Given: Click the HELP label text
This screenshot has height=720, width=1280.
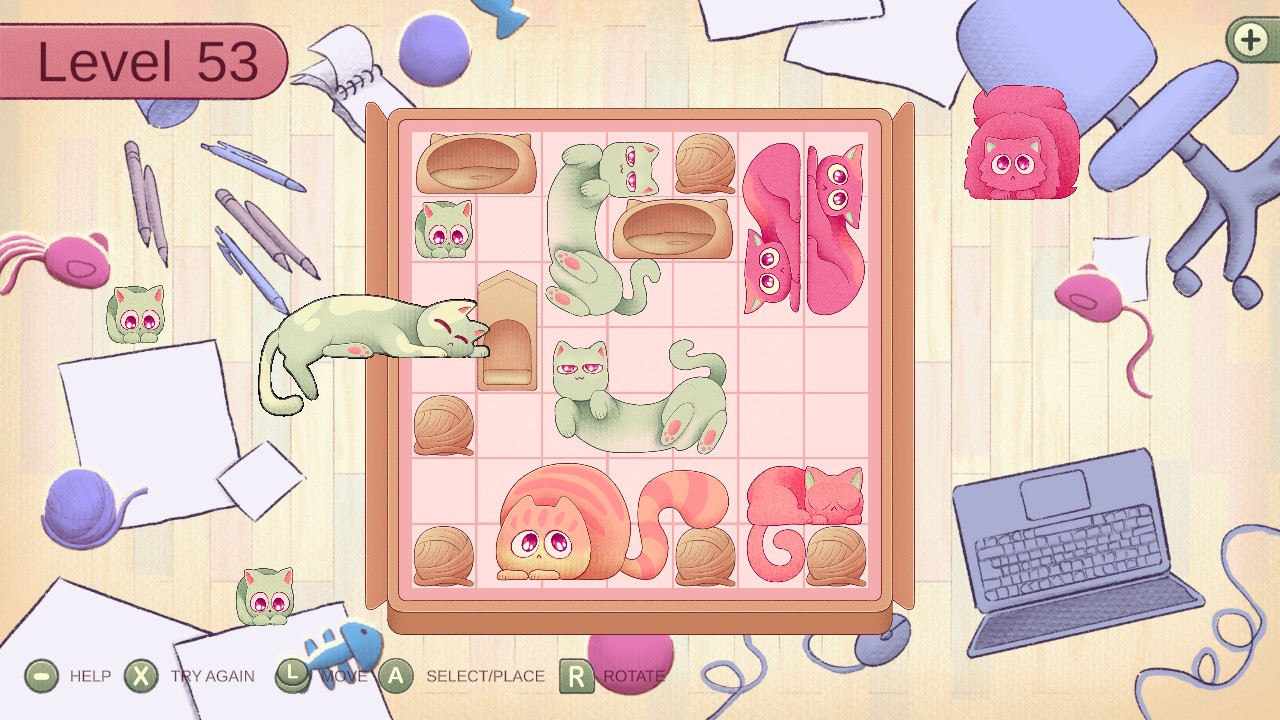Looking at the screenshot, I should [91, 676].
